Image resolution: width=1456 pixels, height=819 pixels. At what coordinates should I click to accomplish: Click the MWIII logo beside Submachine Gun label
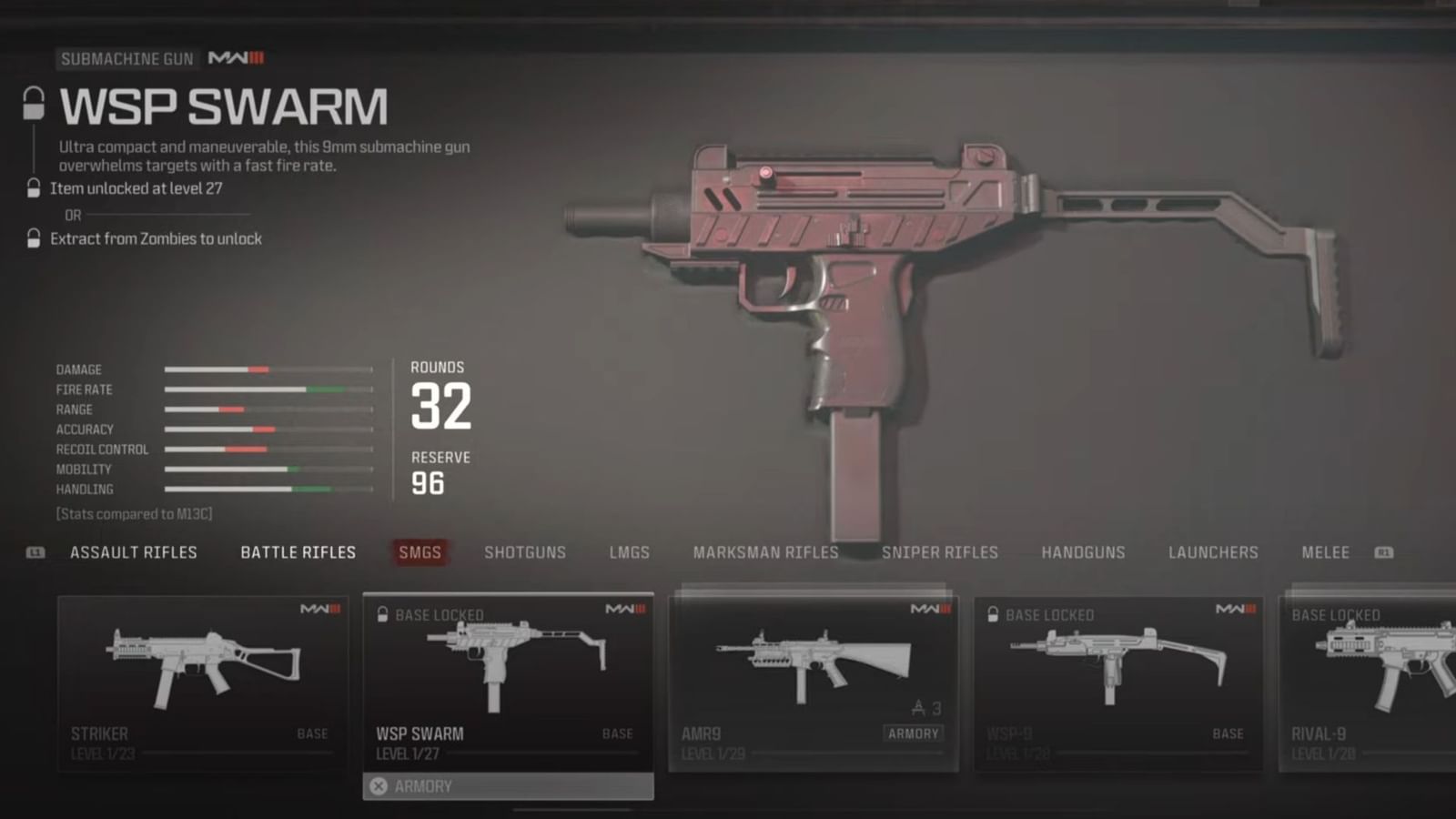tap(235, 58)
